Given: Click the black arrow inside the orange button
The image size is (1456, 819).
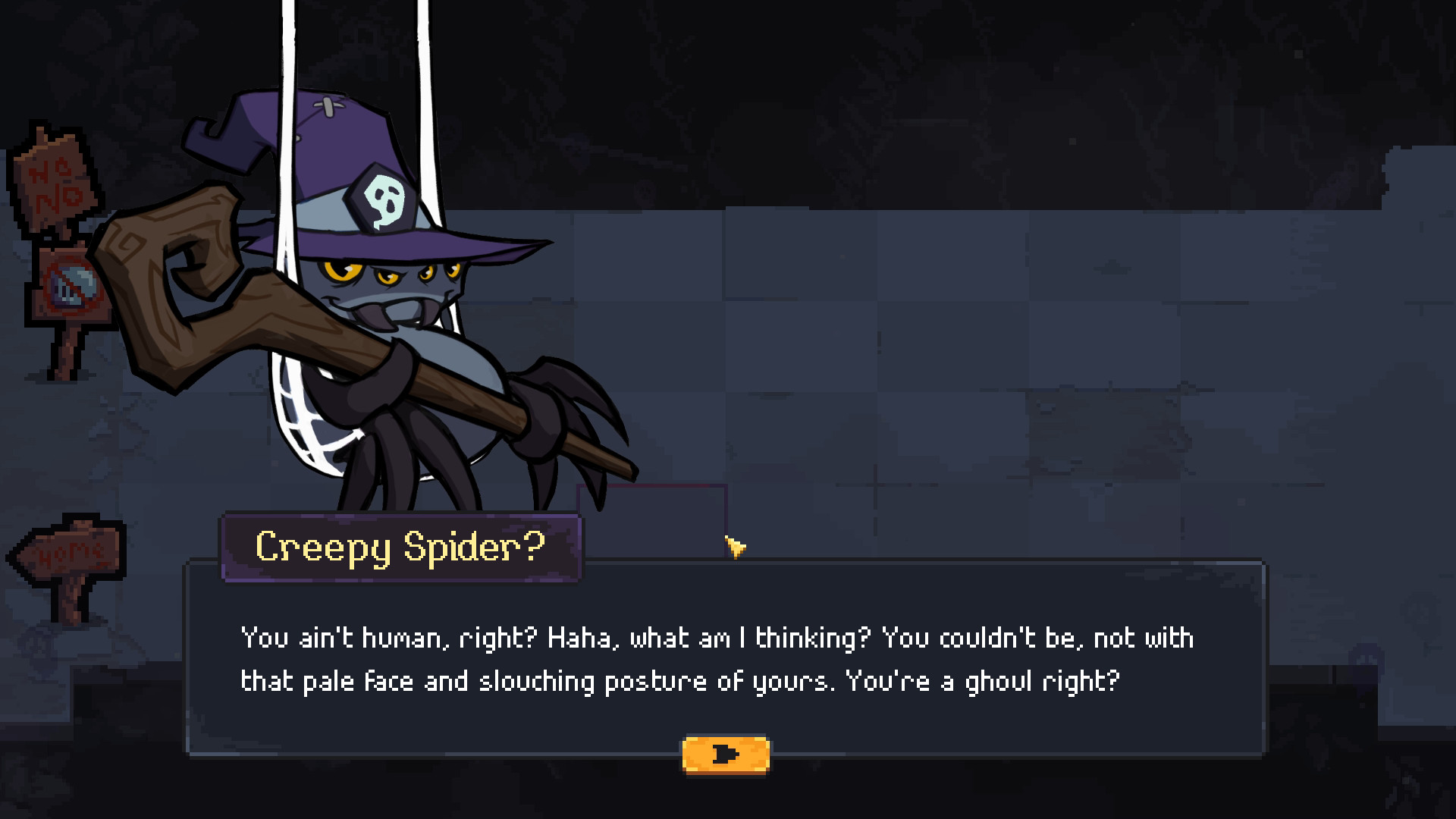Looking at the screenshot, I should [x=726, y=753].
